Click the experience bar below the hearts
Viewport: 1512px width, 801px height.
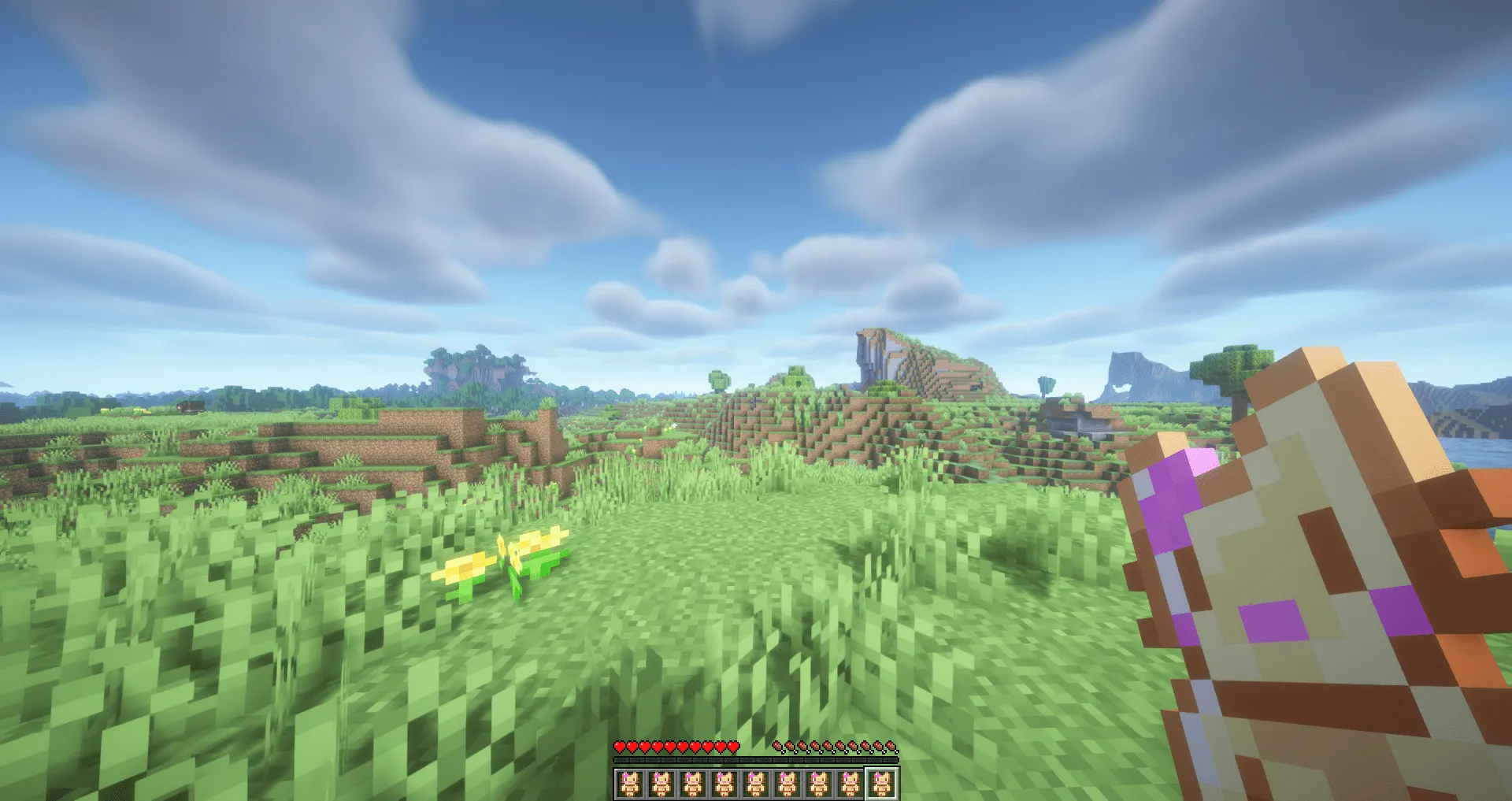754,761
